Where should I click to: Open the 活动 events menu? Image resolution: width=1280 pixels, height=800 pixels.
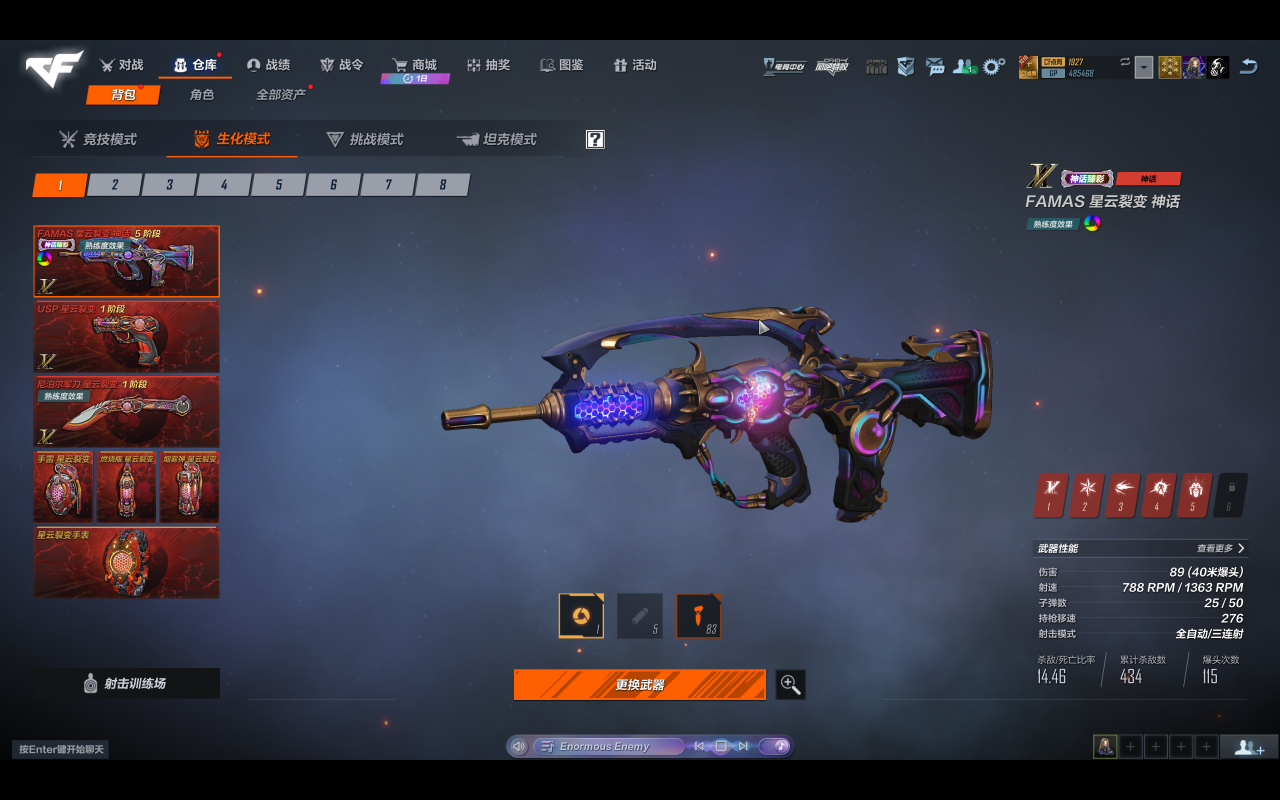pos(635,65)
